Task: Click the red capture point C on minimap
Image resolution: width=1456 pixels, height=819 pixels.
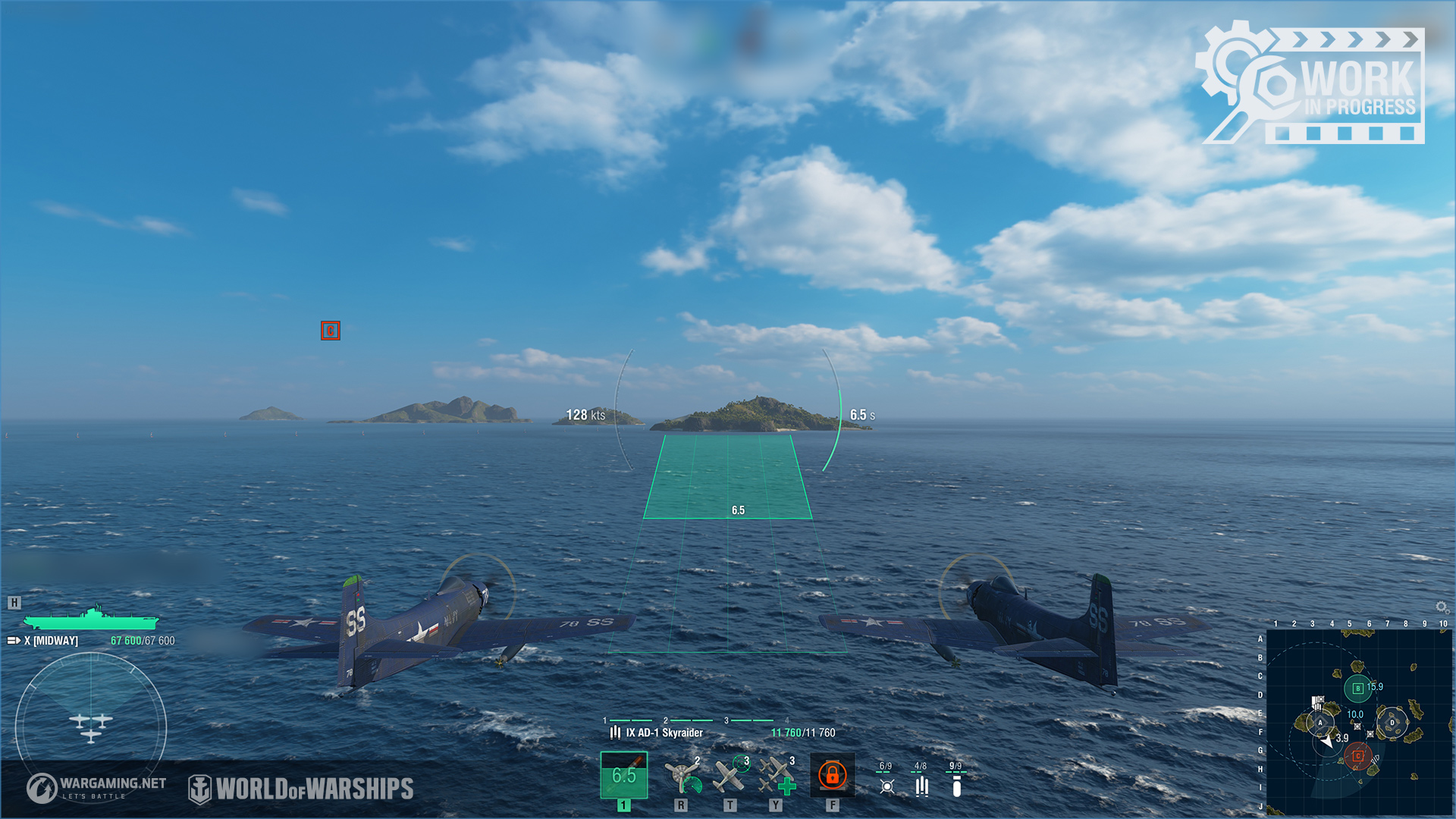Action: (x=1357, y=756)
